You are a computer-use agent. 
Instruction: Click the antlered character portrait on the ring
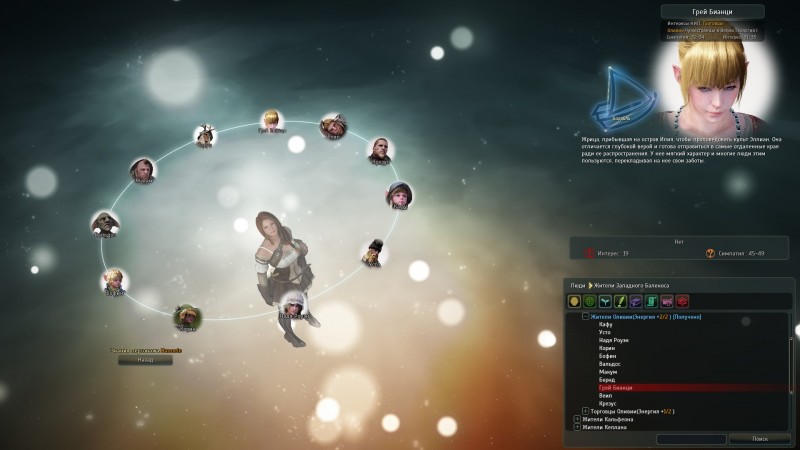click(x=205, y=133)
